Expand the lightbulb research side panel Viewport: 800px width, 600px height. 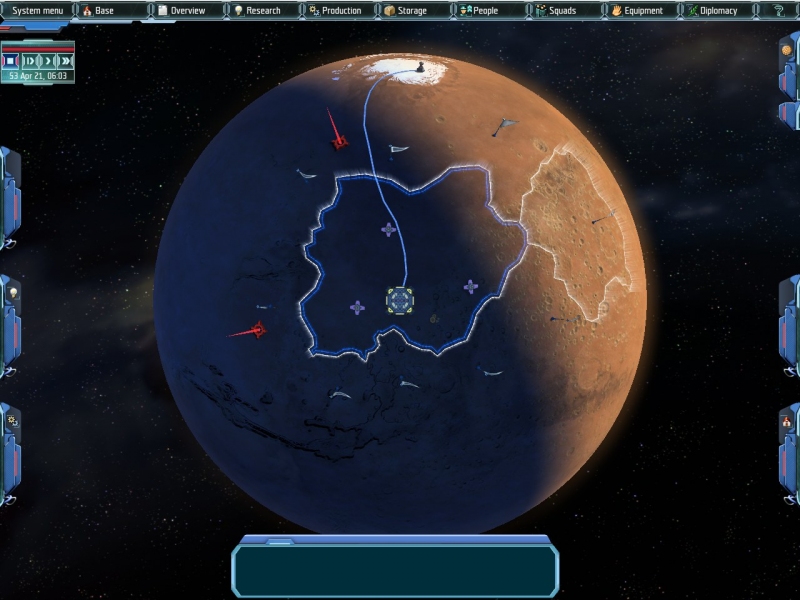coord(13,294)
